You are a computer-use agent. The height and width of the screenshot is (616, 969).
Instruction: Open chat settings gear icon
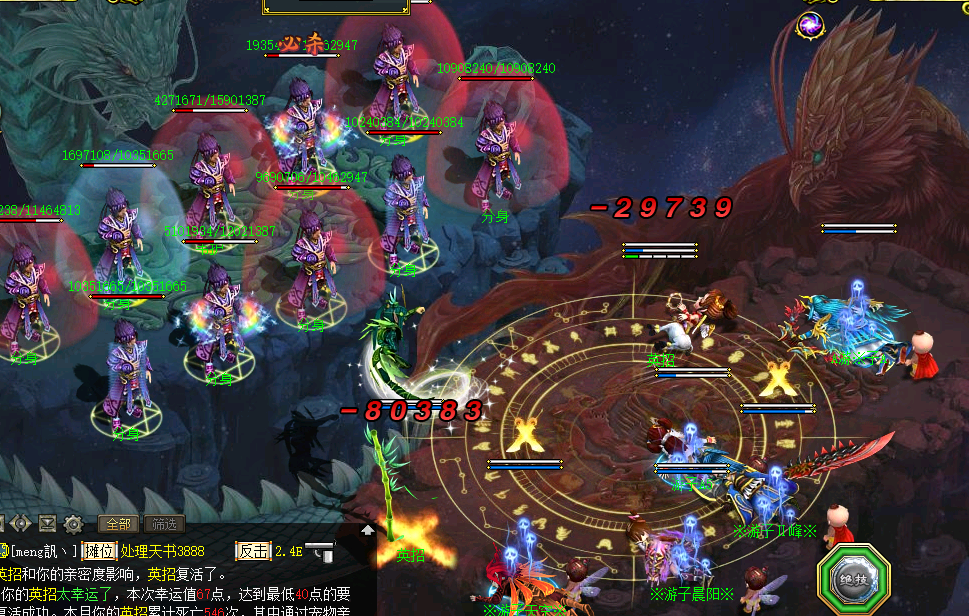[x=73, y=523]
